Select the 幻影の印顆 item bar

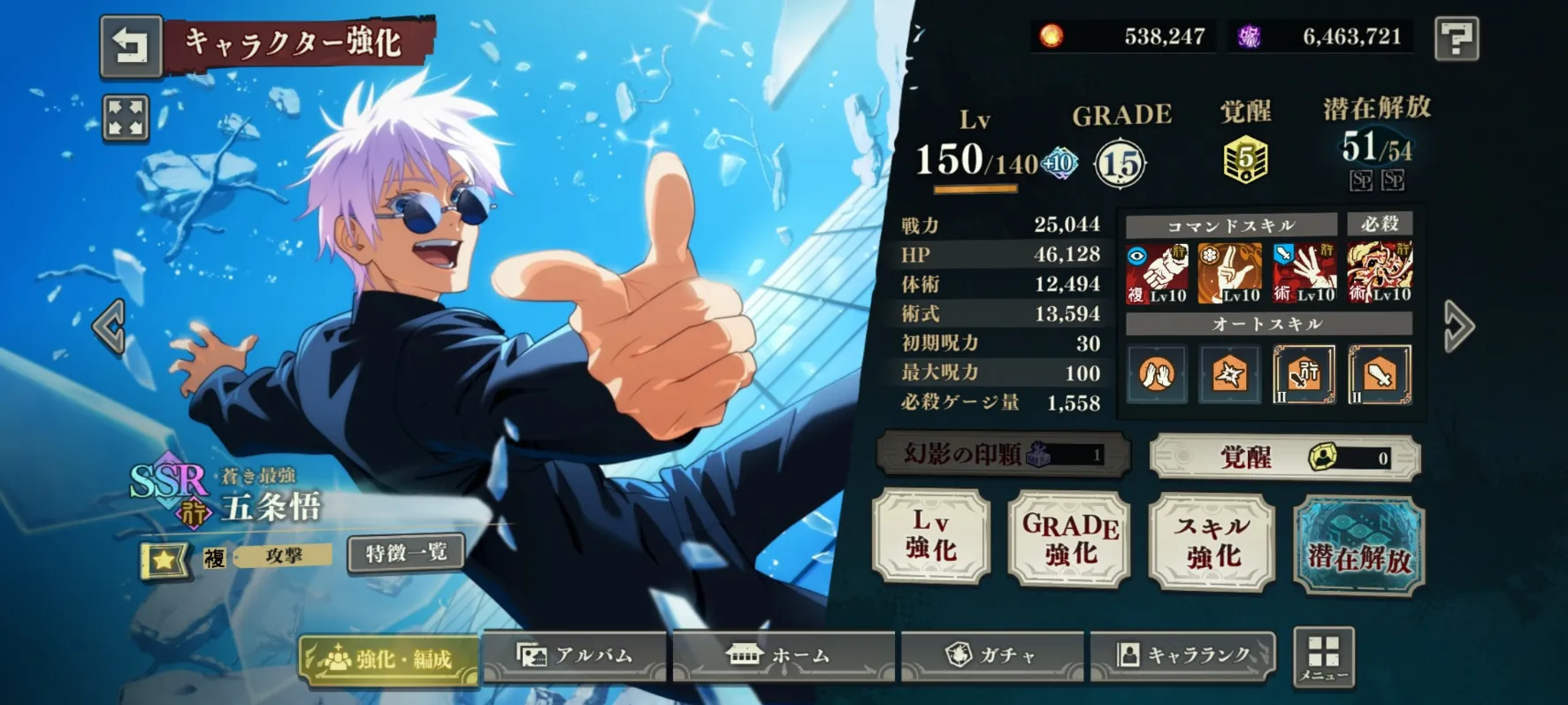point(1003,455)
